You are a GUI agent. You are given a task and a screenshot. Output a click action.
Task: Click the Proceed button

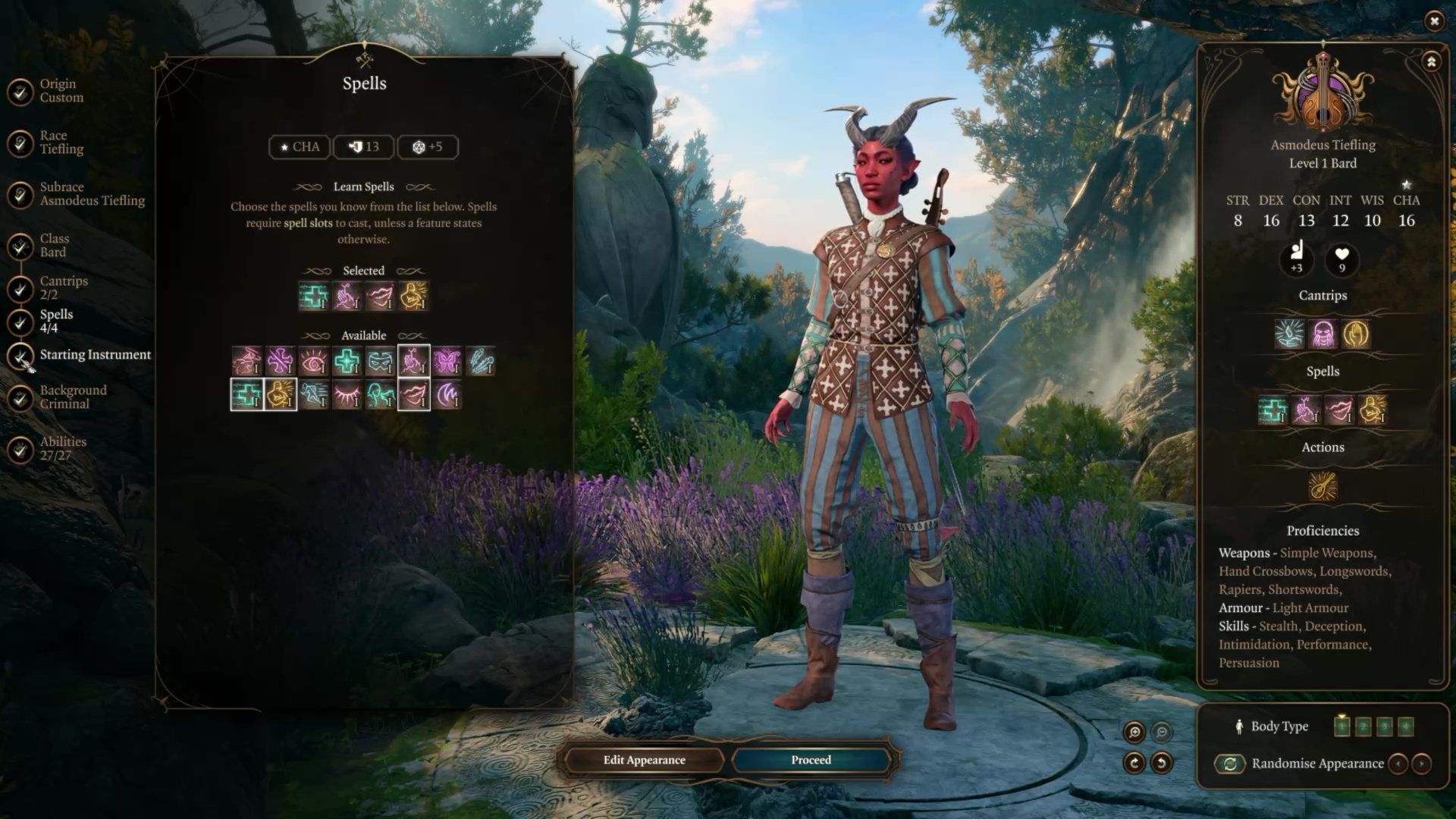(x=811, y=760)
